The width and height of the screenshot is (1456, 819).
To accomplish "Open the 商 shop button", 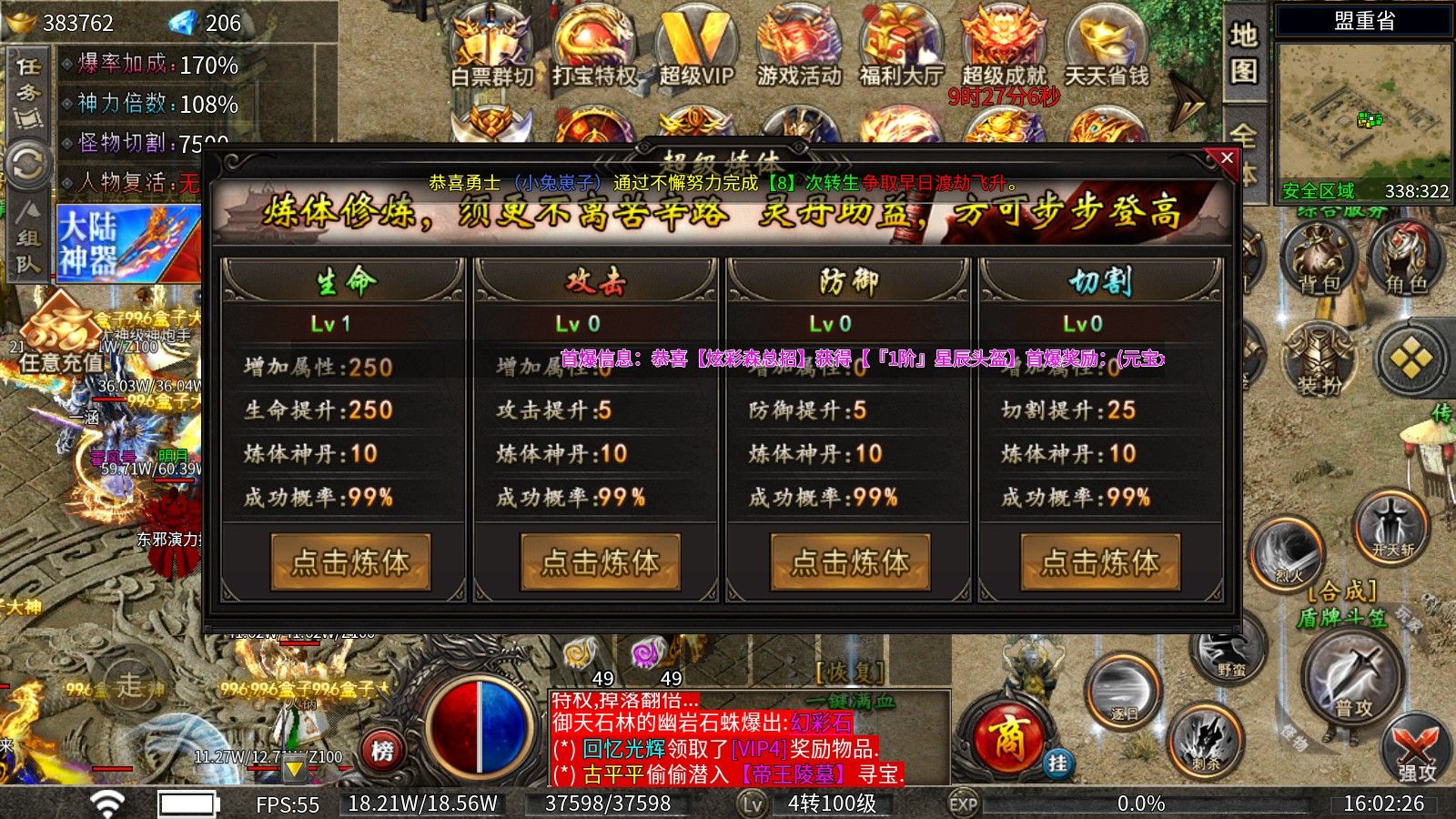I will pyautogui.click(x=1008, y=737).
